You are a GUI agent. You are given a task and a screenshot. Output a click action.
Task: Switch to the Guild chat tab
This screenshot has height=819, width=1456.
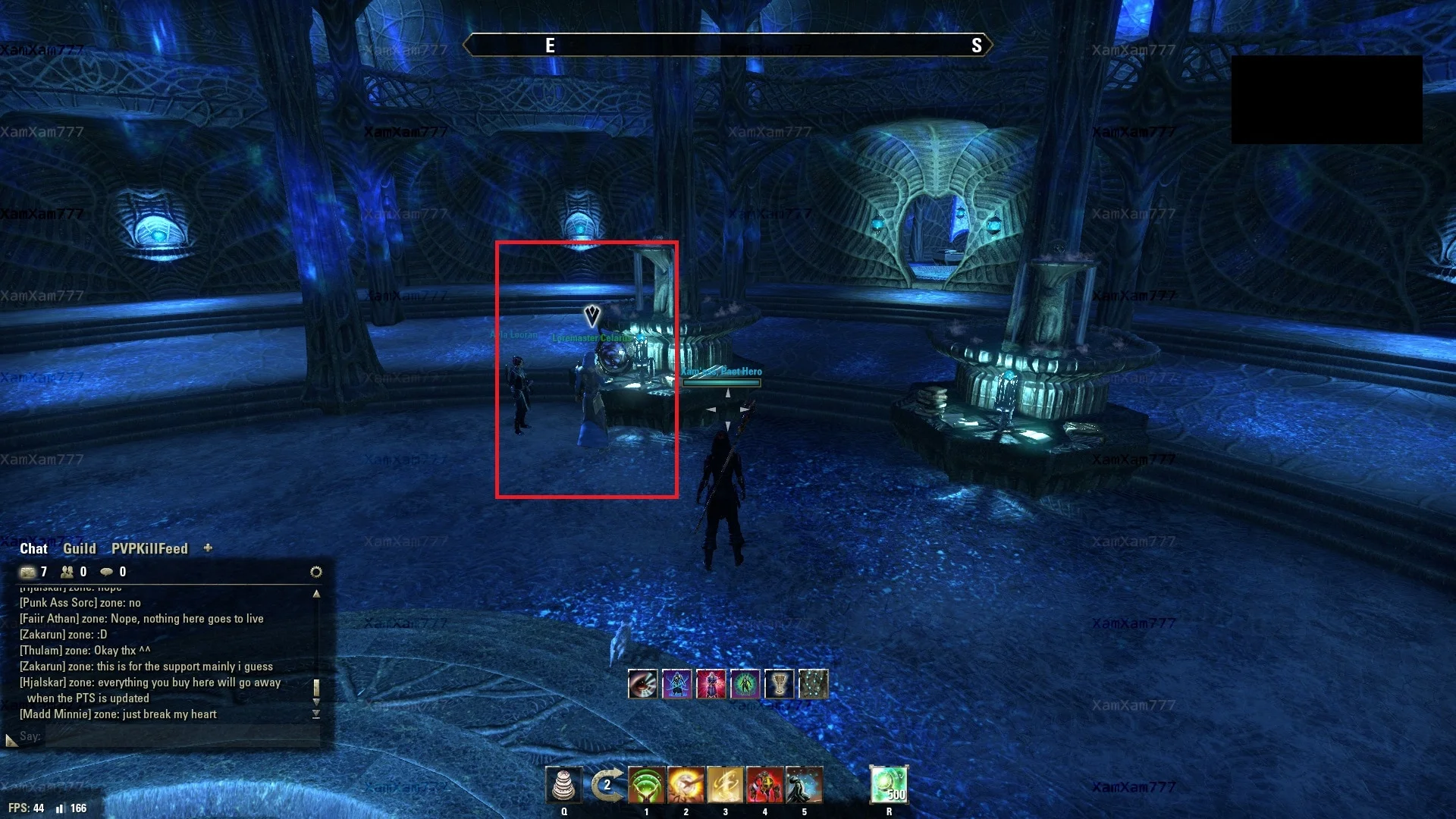point(80,548)
